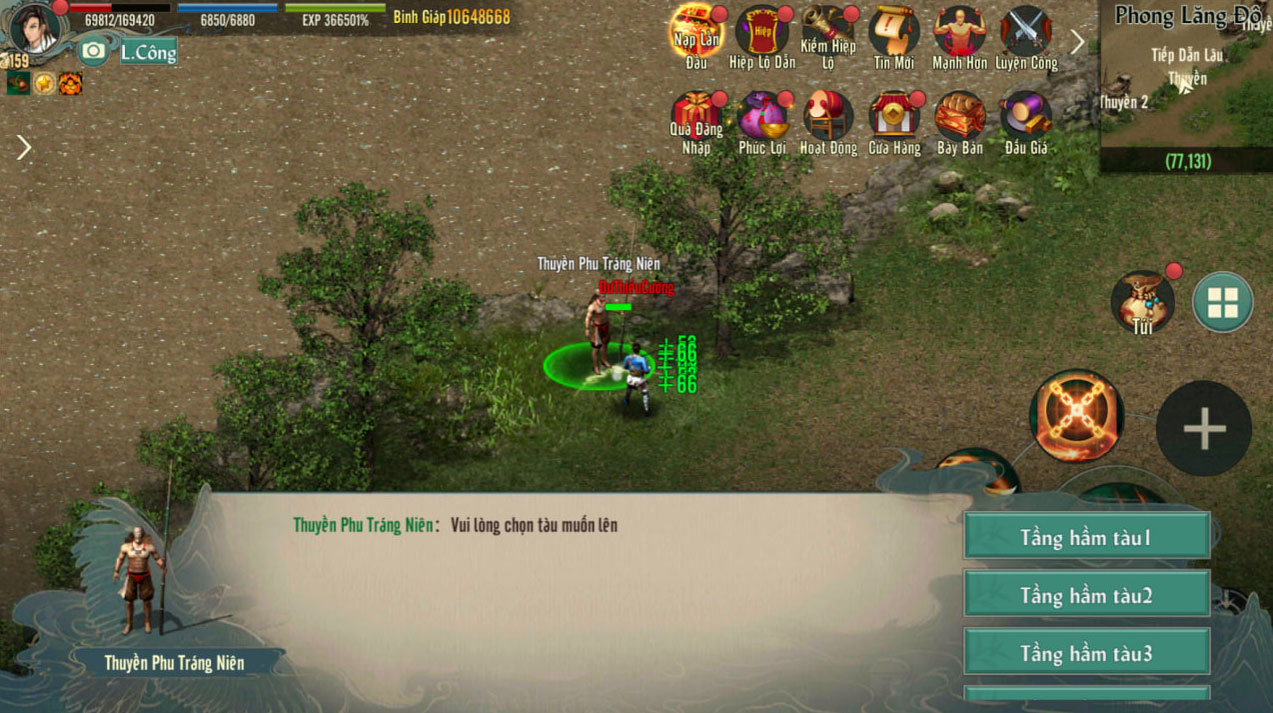This screenshot has height=713, width=1273.
Task: Show the Tin Mới news scroll
Action: (x=894, y=32)
